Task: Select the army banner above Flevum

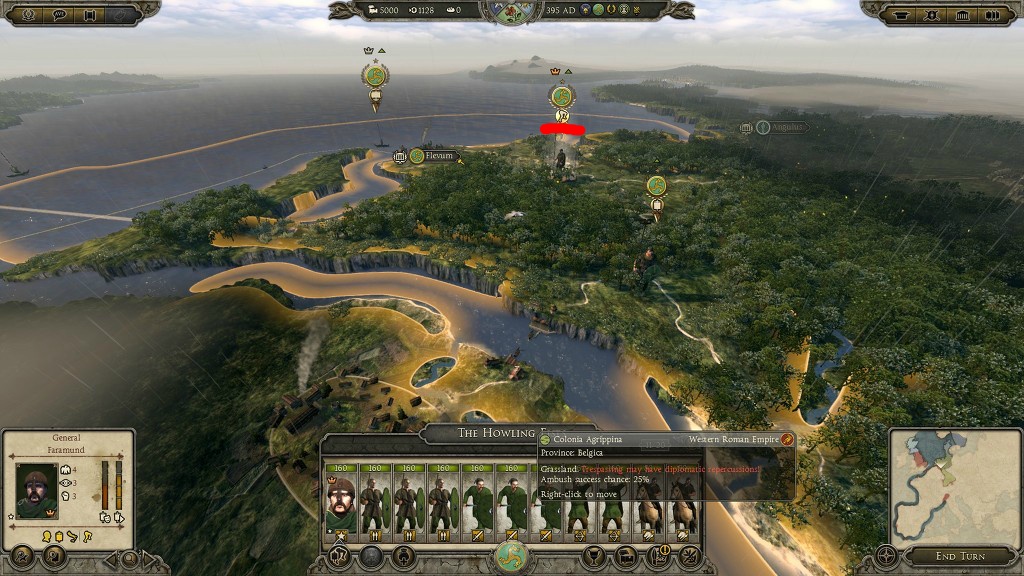Action: (x=376, y=77)
